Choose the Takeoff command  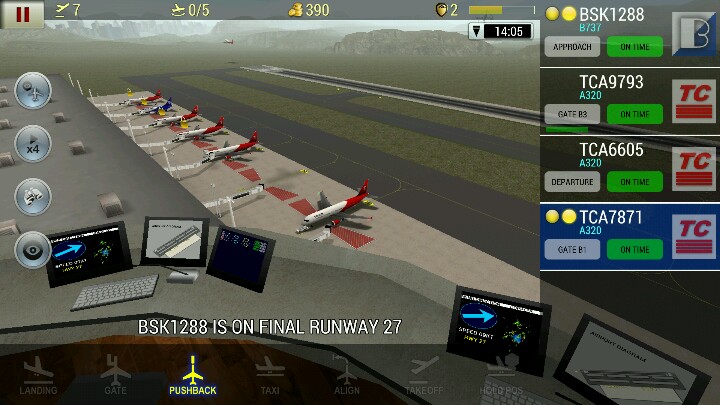pyautogui.click(x=423, y=376)
